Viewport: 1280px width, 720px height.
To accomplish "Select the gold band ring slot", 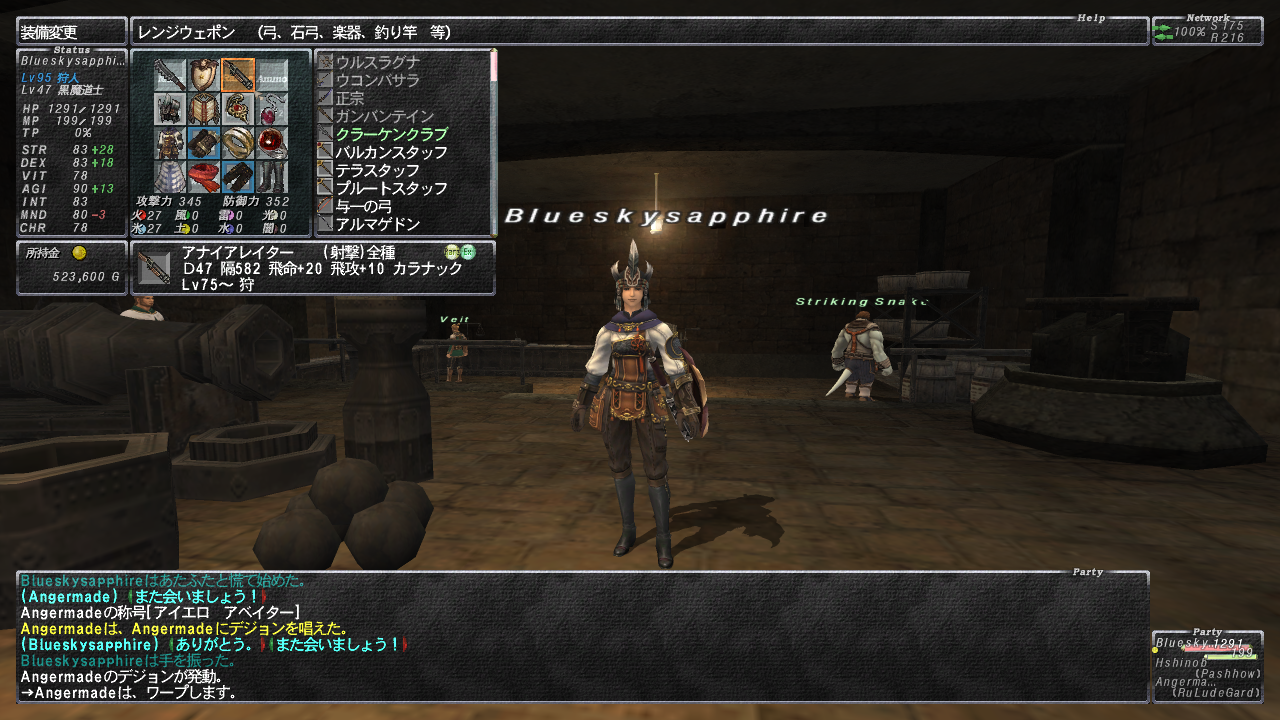I will (x=238, y=143).
